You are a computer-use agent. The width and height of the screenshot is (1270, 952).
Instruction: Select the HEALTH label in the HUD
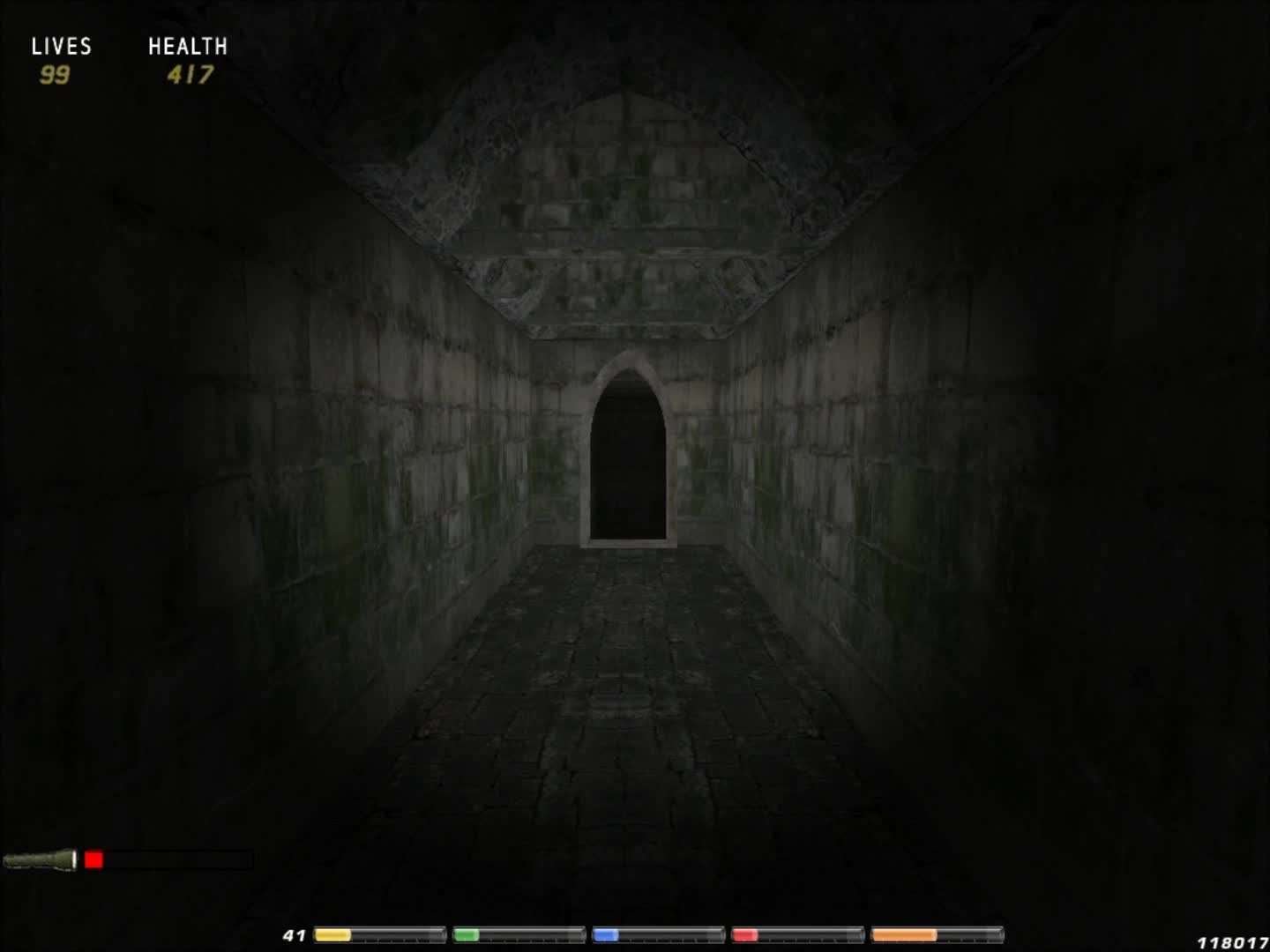(x=188, y=46)
